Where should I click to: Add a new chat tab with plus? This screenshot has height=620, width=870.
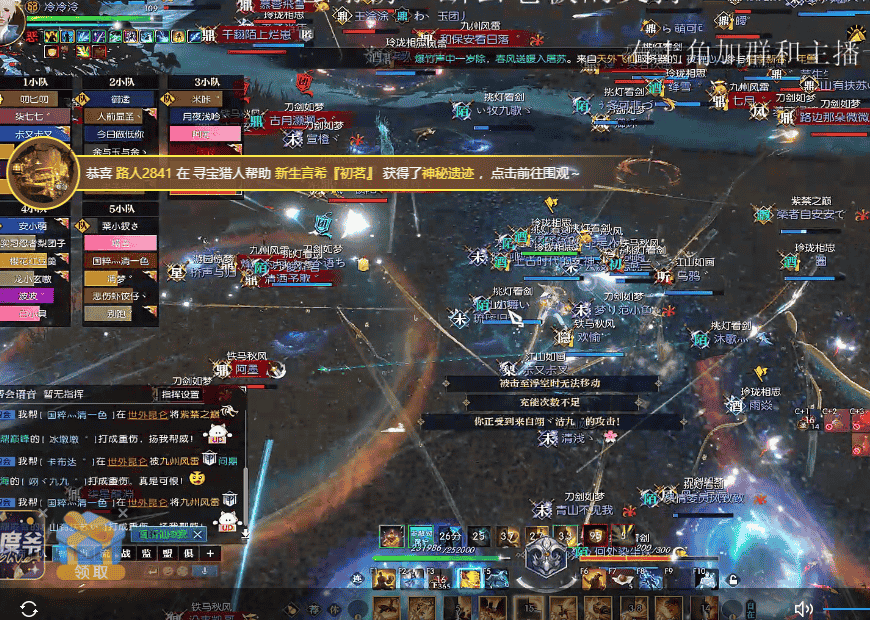pos(210,552)
